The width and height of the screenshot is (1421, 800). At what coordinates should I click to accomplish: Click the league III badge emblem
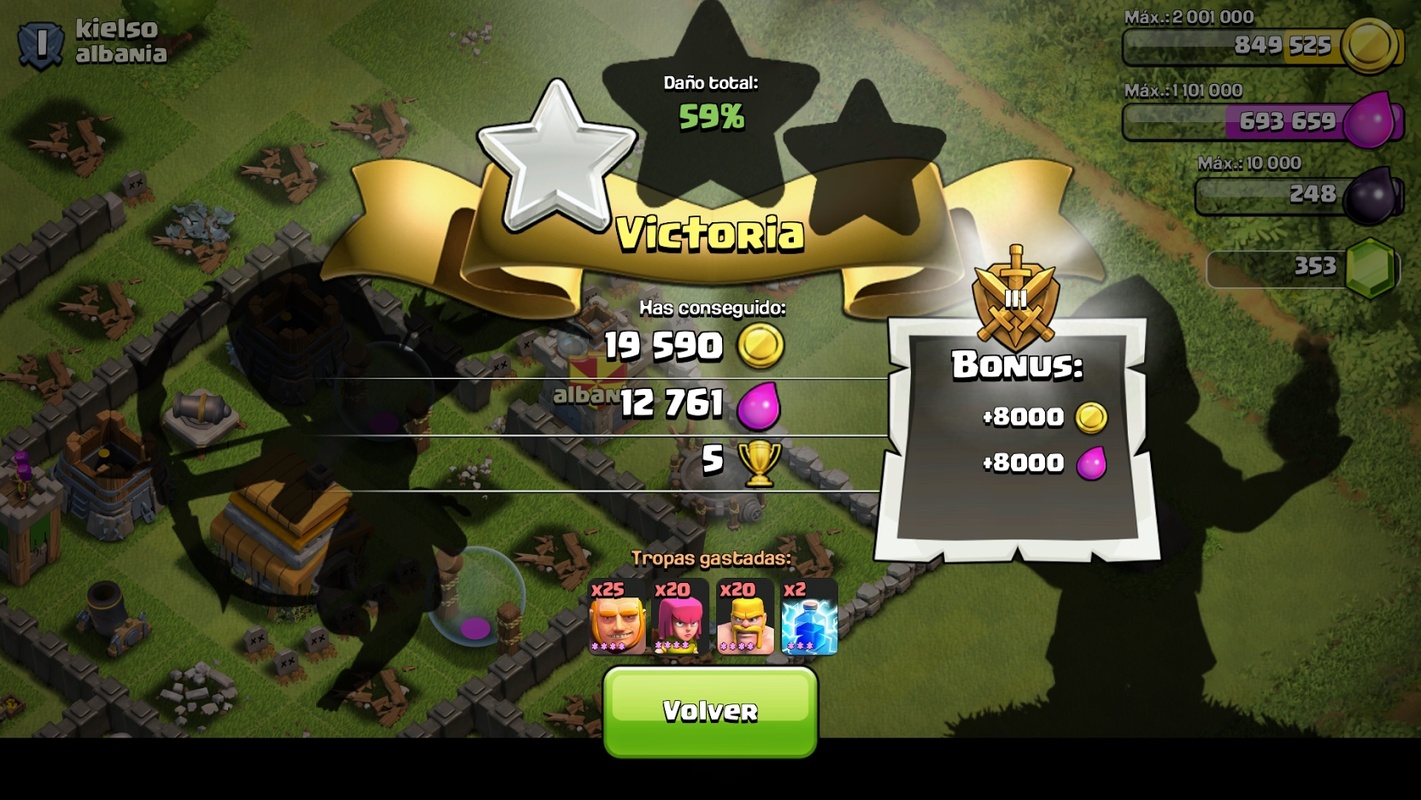[x=1015, y=298]
